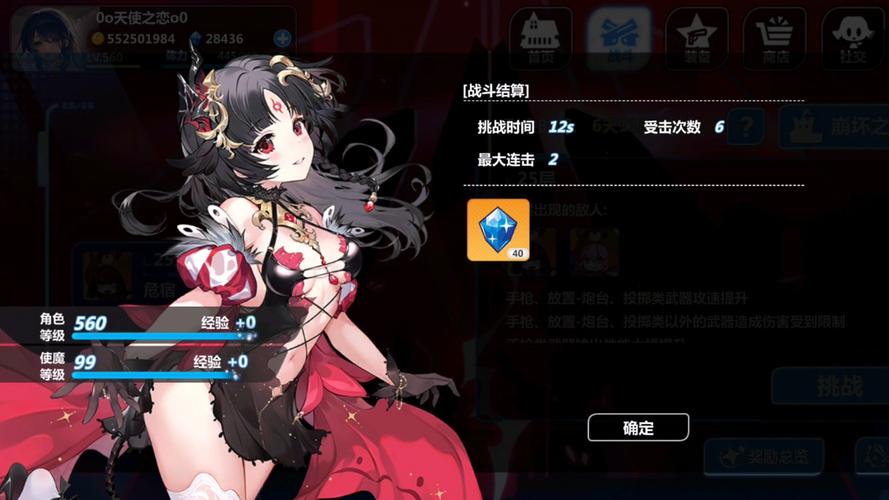The width and height of the screenshot is (889, 500).
Task: Open the 奖励总览 rewards overview
Action: click(x=764, y=457)
